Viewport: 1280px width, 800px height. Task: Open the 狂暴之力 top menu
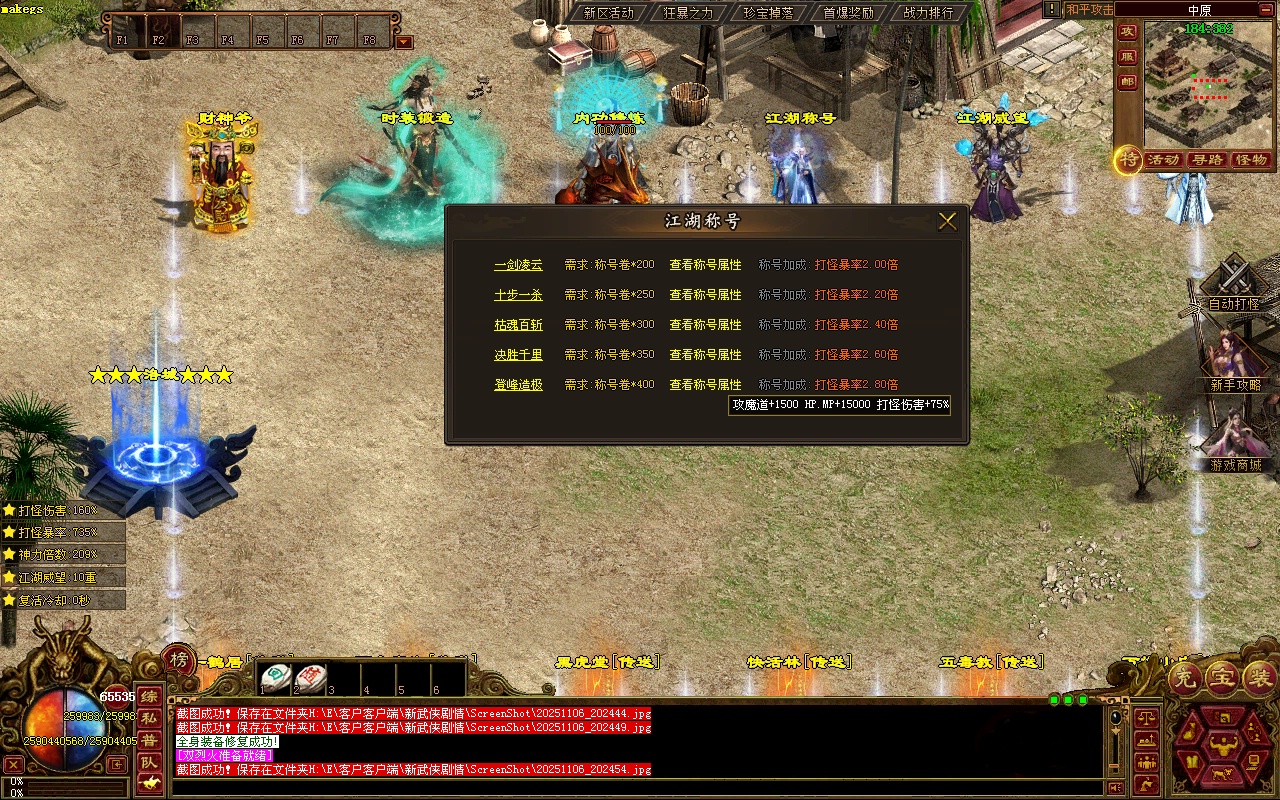[689, 13]
